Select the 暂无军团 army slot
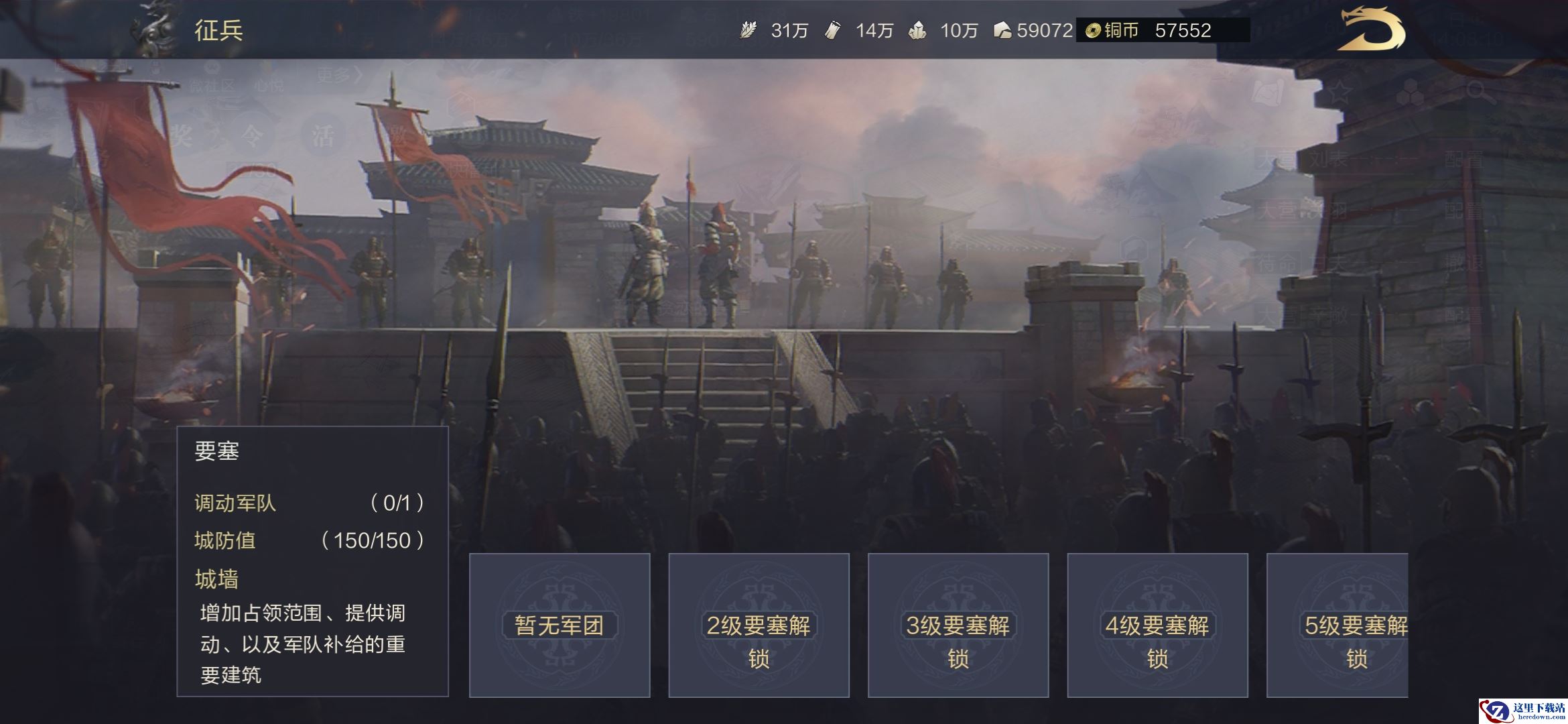Viewport: 1568px width, 724px height. click(560, 625)
